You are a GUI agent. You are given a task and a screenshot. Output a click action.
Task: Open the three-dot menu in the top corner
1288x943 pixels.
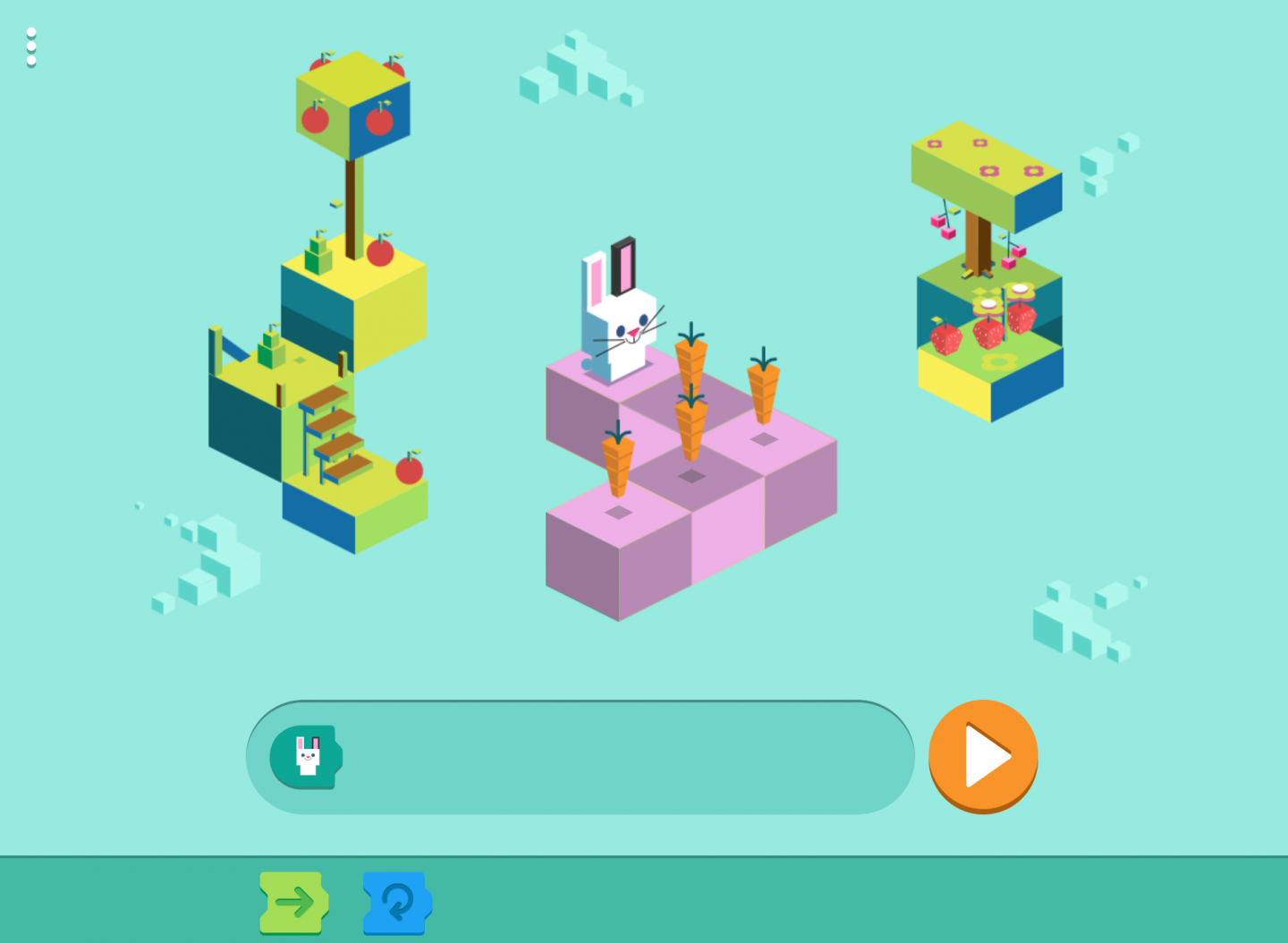pos(31,45)
